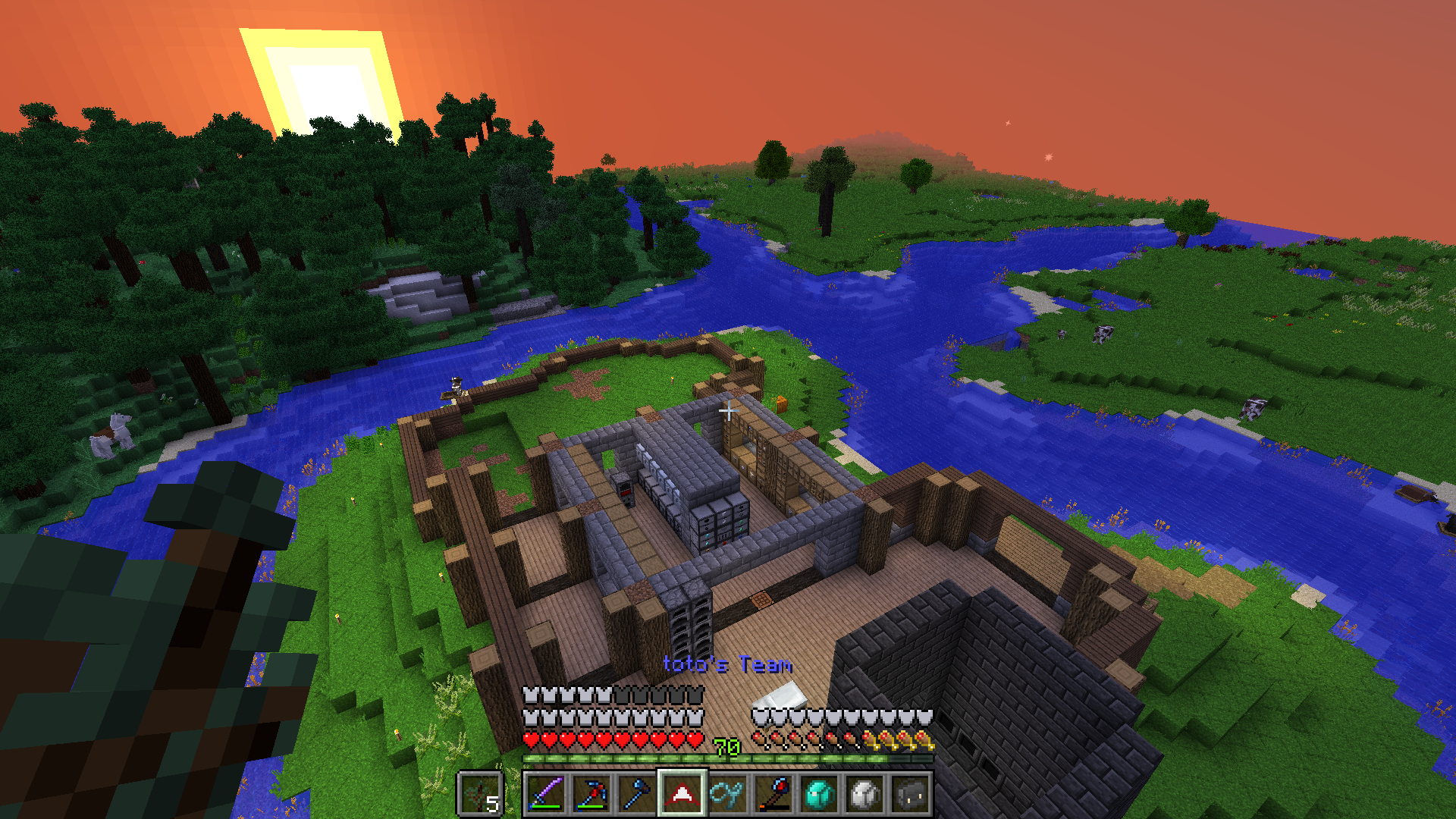
Task: Pick the cyan shears hotbar slot
Action: point(728,794)
